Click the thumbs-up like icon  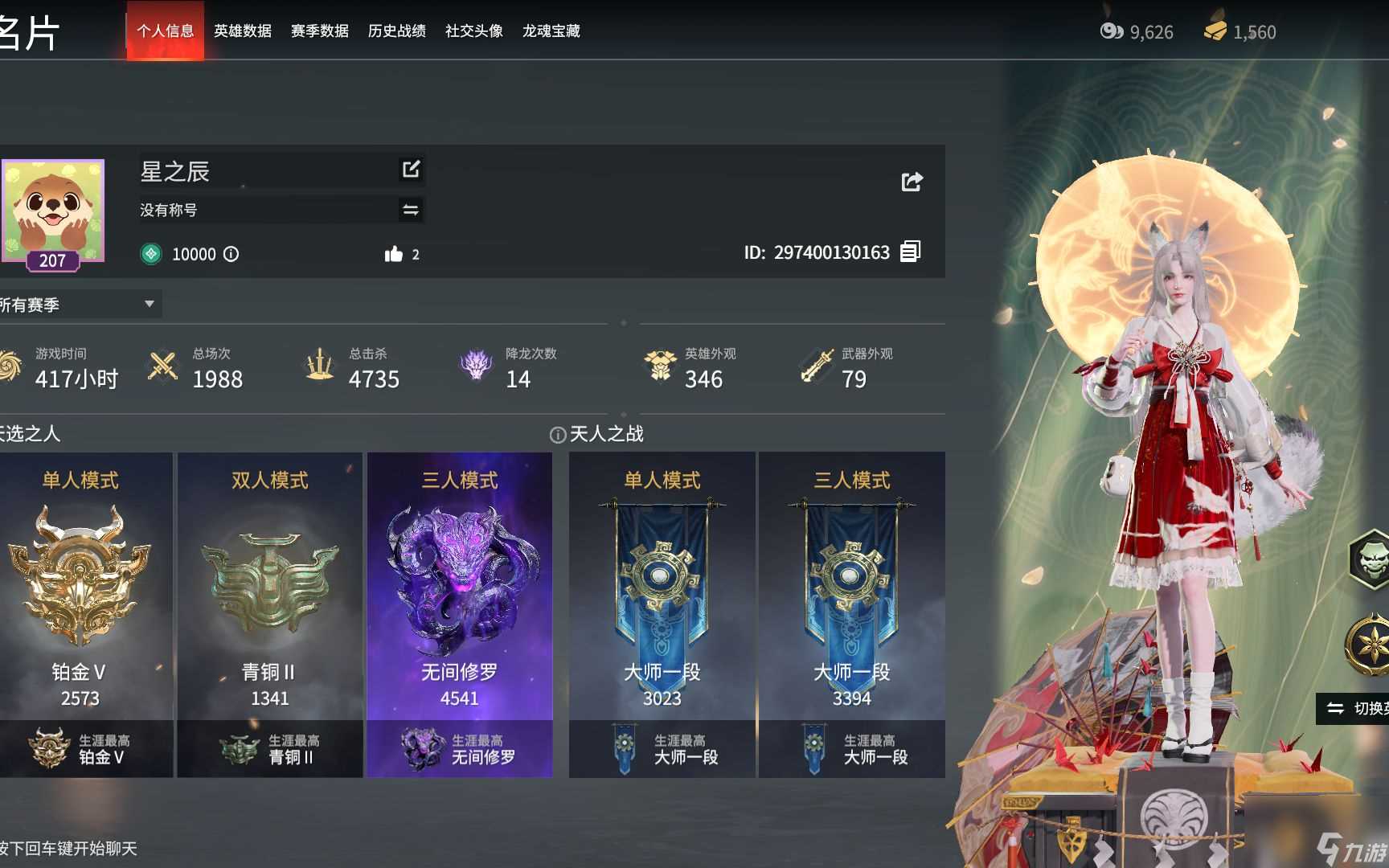(x=394, y=253)
